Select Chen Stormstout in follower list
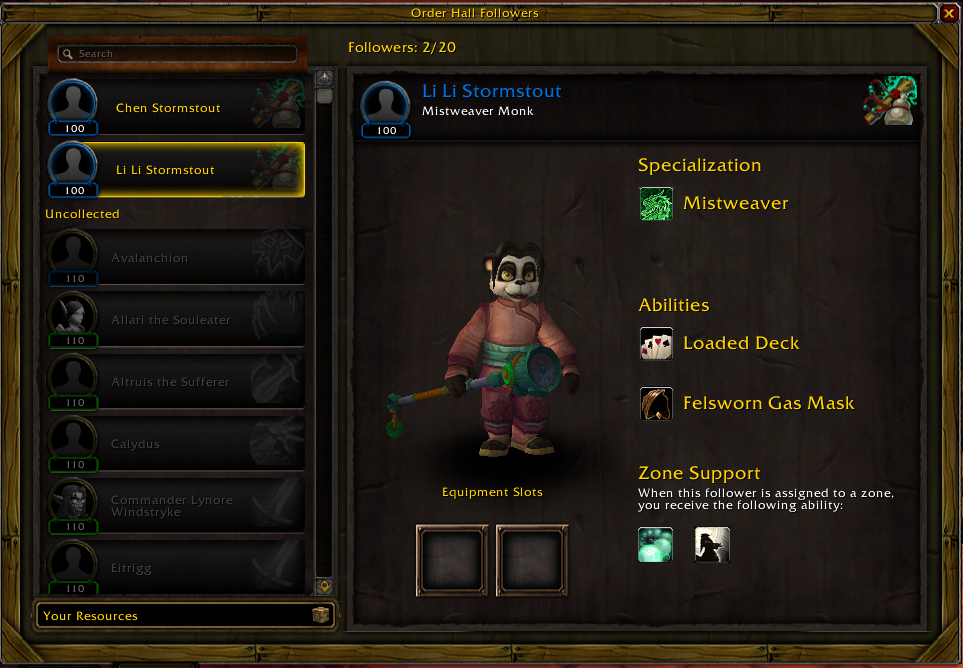This screenshot has width=963, height=668. tap(175, 108)
